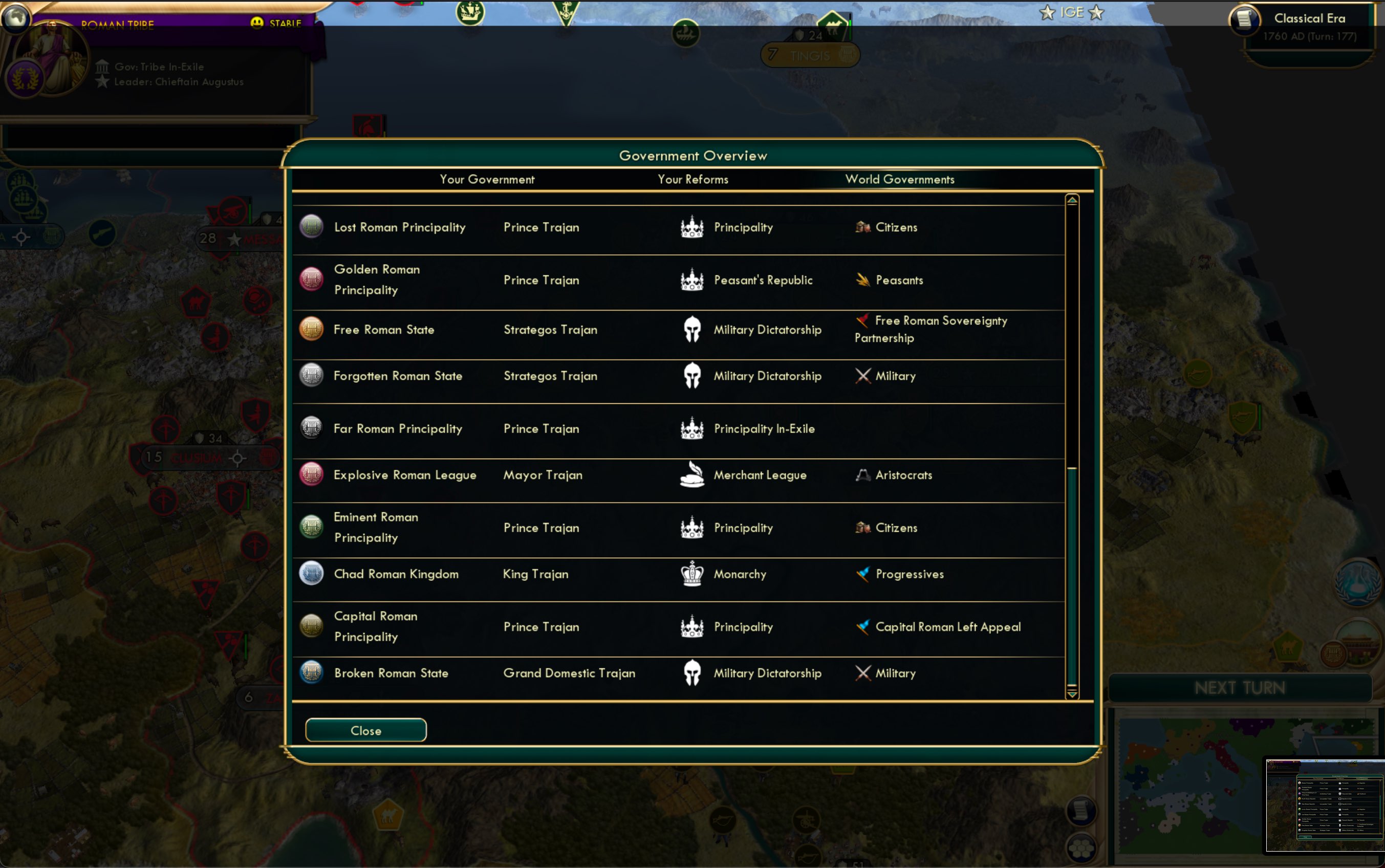The width and height of the screenshot is (1385, 868).
Task: Click the STABLE smiley happiness indicator
Action: (x=257, y=23)
